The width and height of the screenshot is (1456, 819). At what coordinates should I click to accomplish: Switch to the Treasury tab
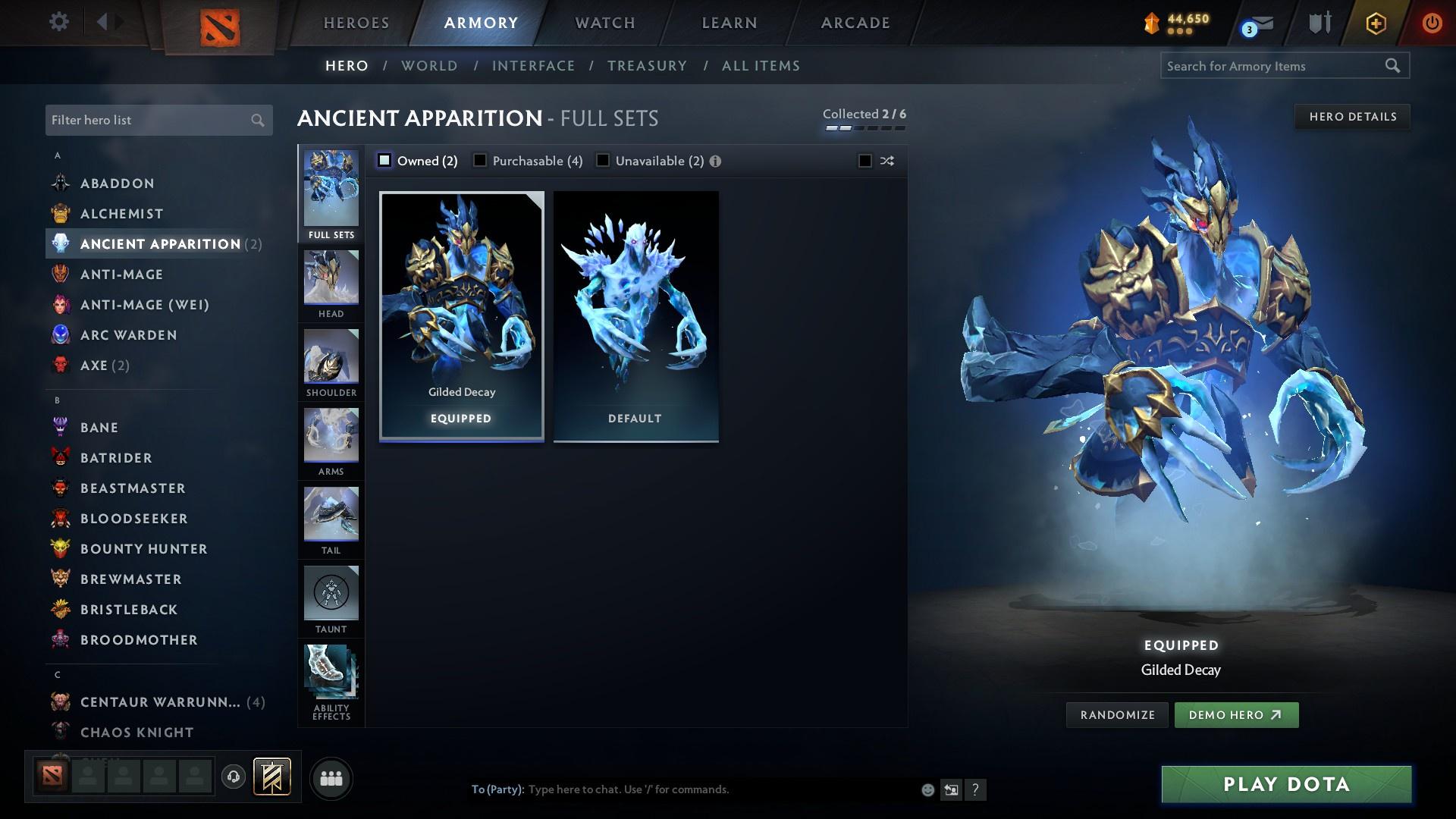coord(647,66)
